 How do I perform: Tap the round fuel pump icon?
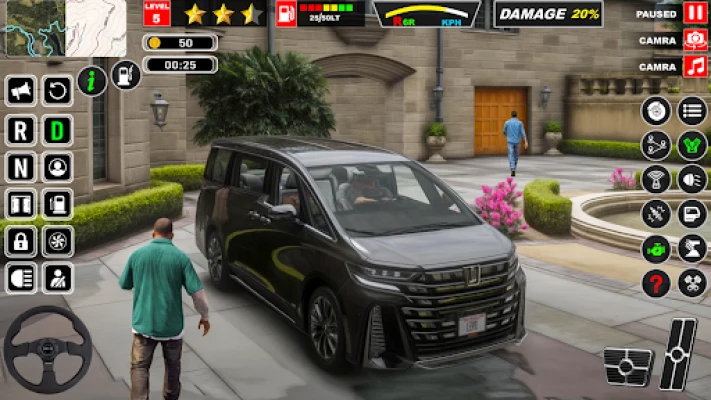tap(126, 75)
